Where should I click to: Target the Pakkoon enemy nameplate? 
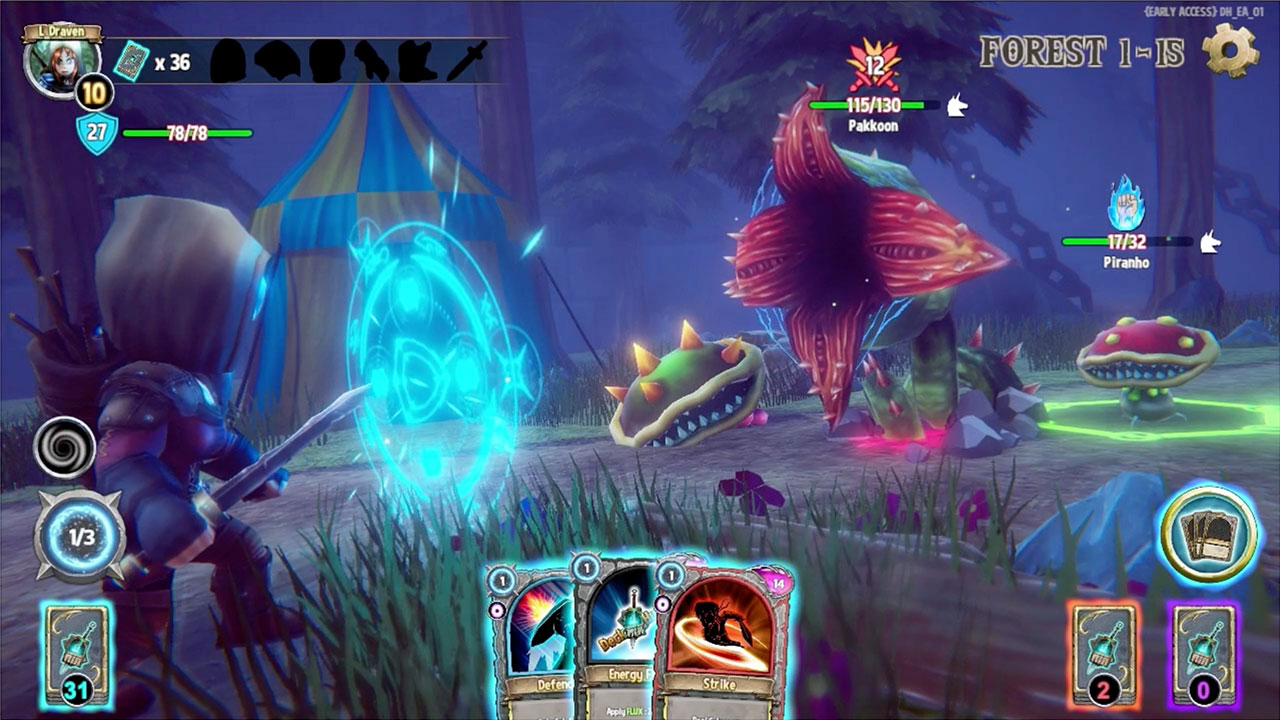tap(872, 126)
